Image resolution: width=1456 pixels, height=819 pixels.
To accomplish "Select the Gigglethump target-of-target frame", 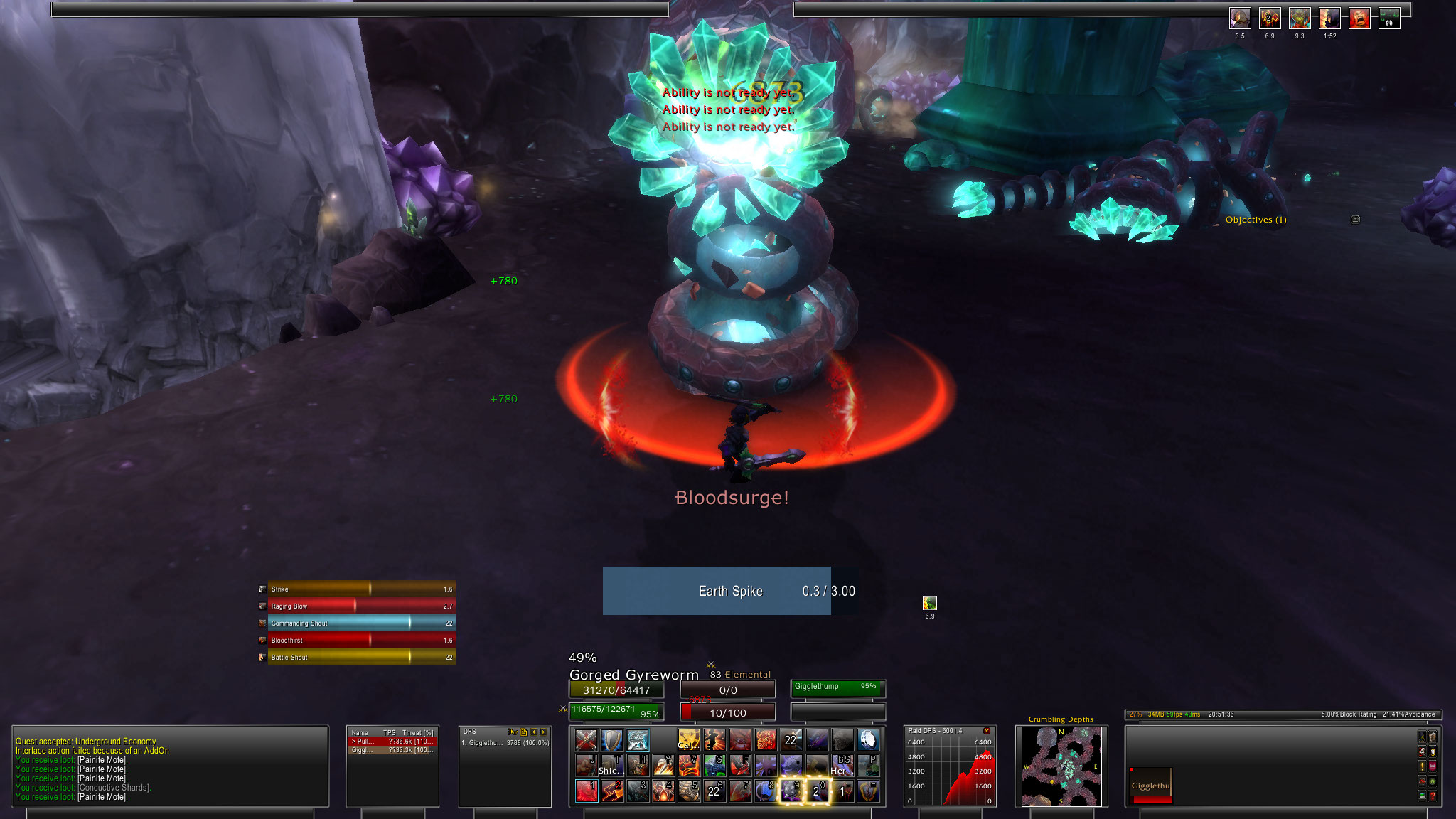I will click(837, 687).
